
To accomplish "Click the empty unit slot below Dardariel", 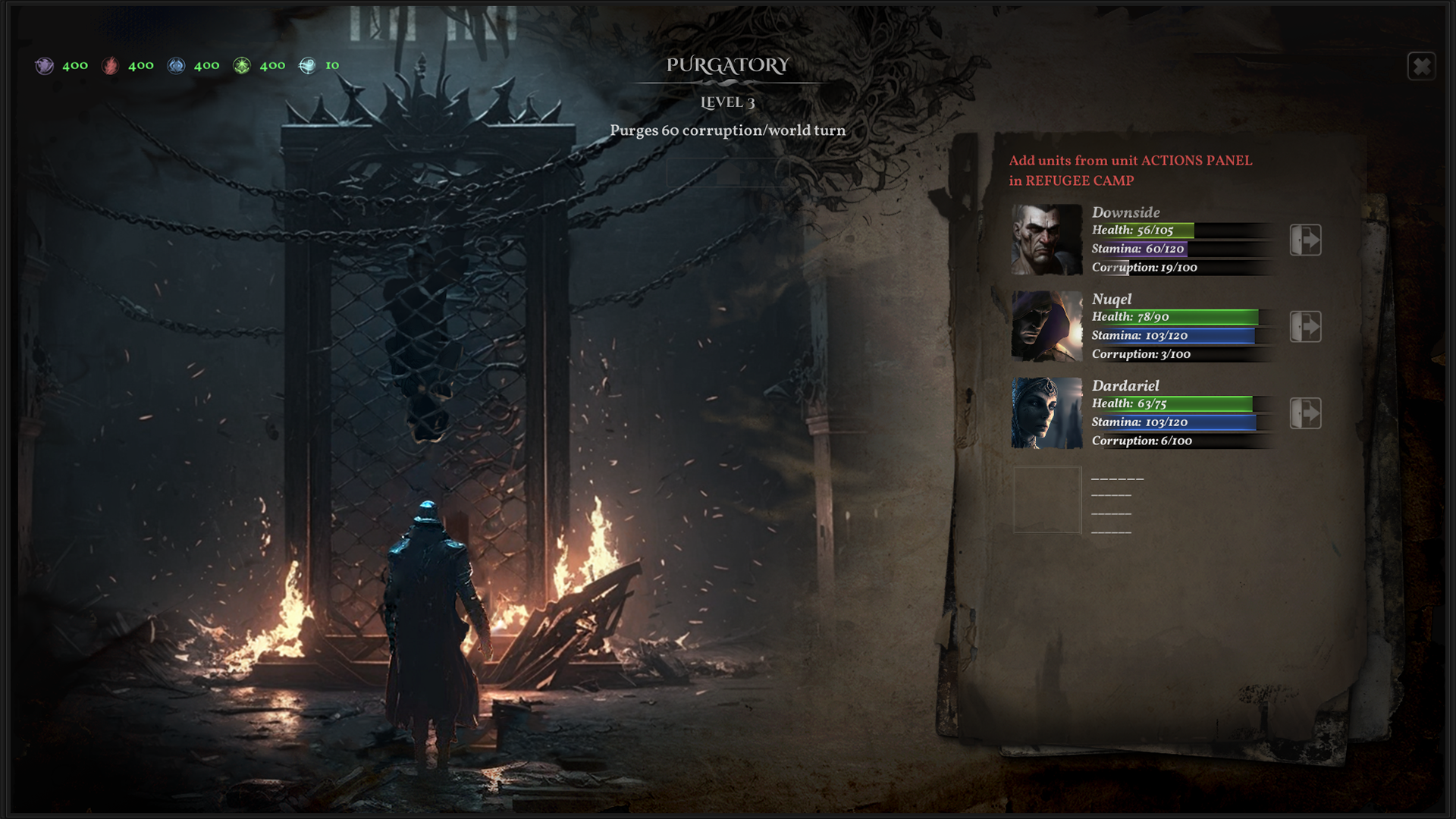I will [x=1046, y=500].
